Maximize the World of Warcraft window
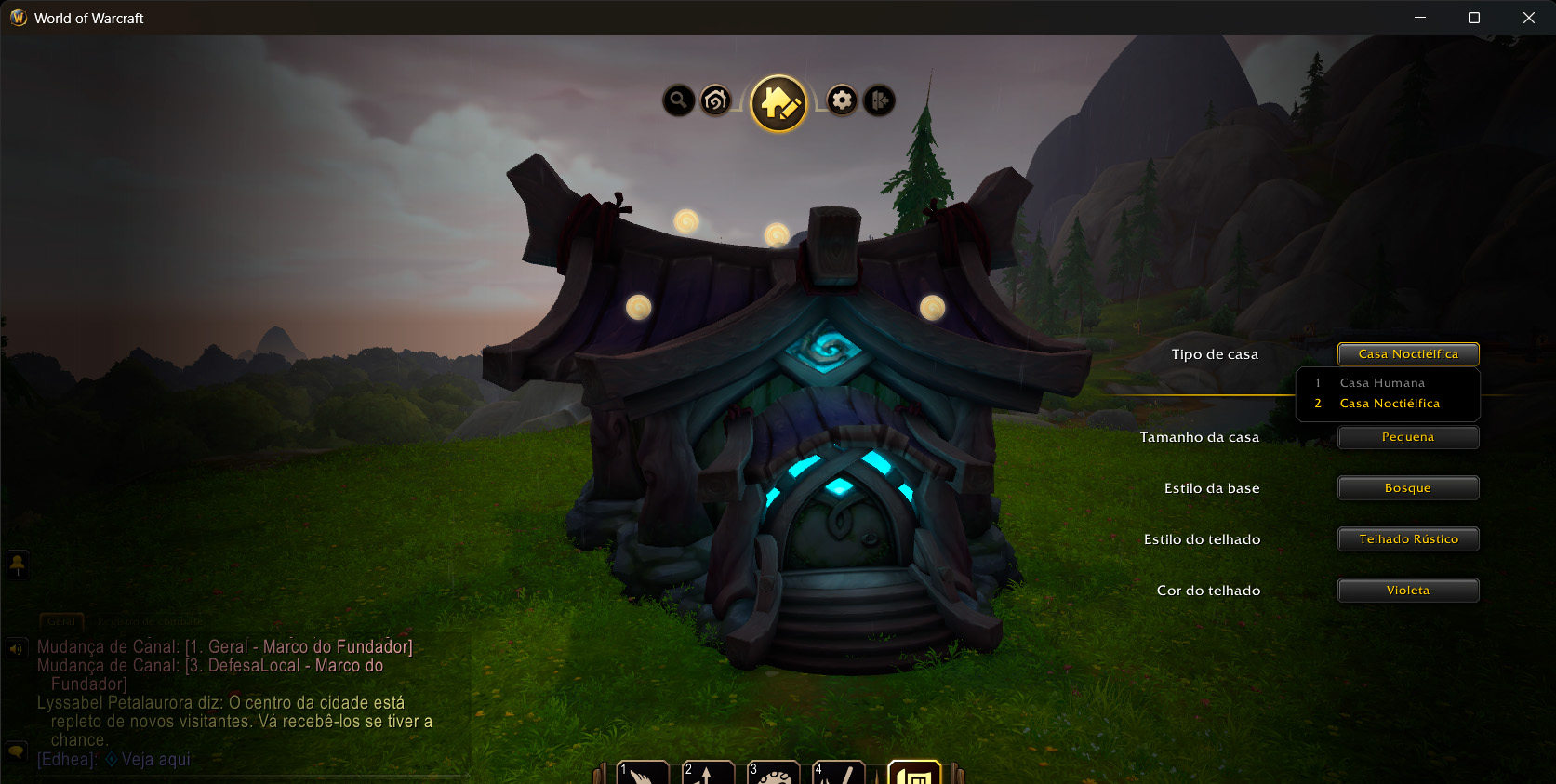Screen dimensions: 1556x784 coord(1474,18)
